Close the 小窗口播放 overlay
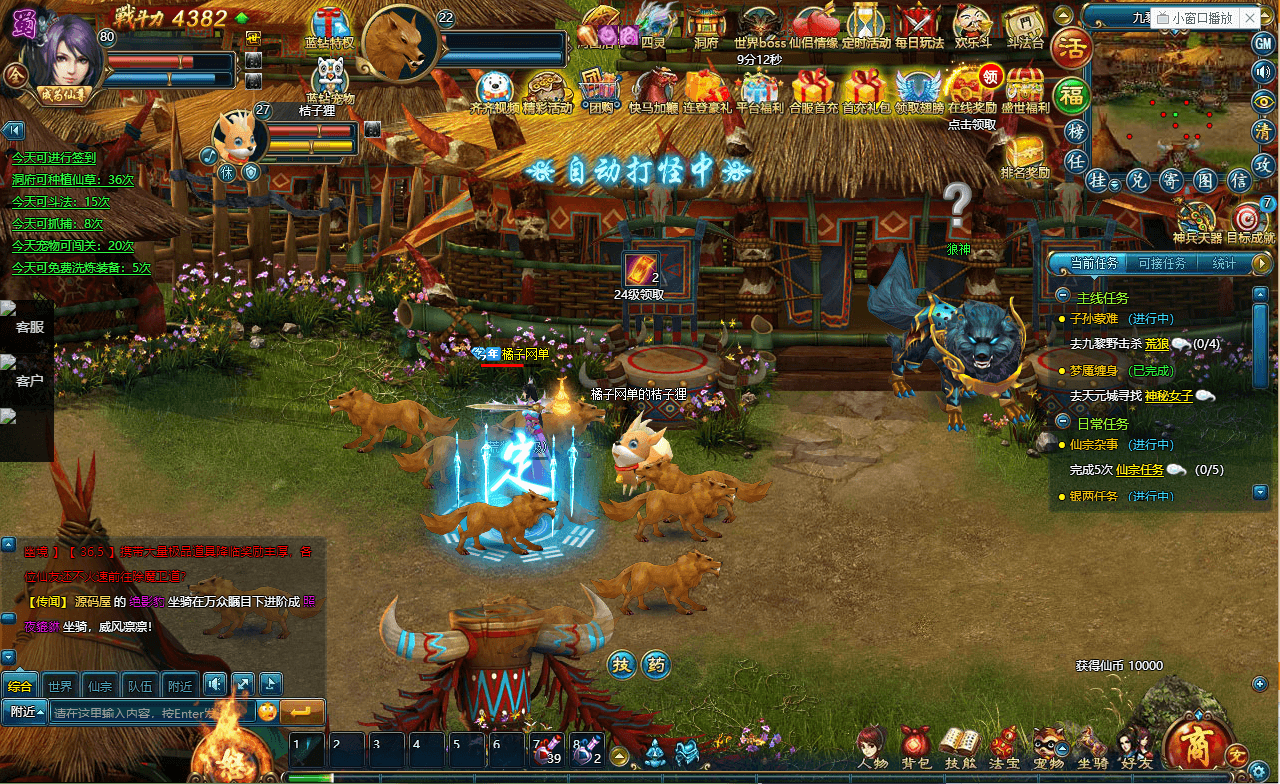Screen dimensions: 1280x784 [1251, 18]
